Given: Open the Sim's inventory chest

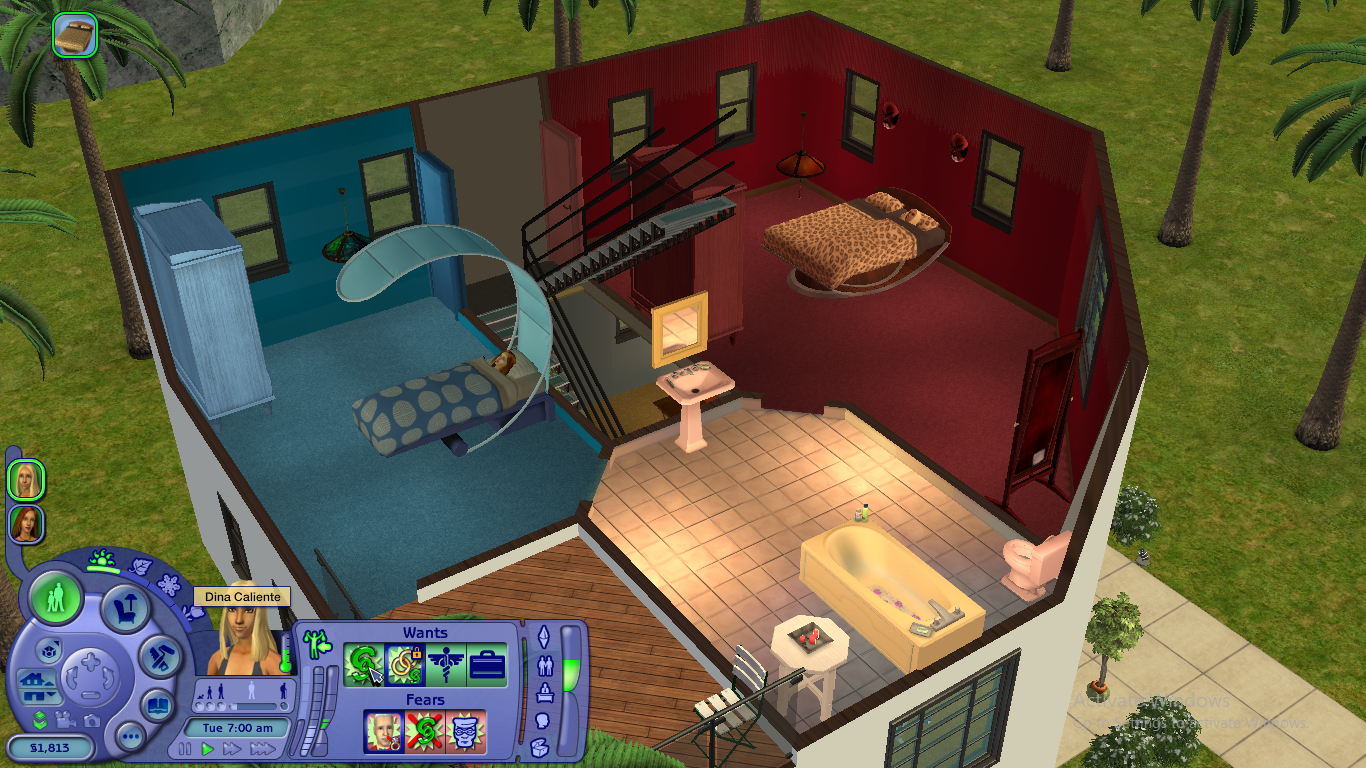Looking at the screenshot, I should 538,747.
